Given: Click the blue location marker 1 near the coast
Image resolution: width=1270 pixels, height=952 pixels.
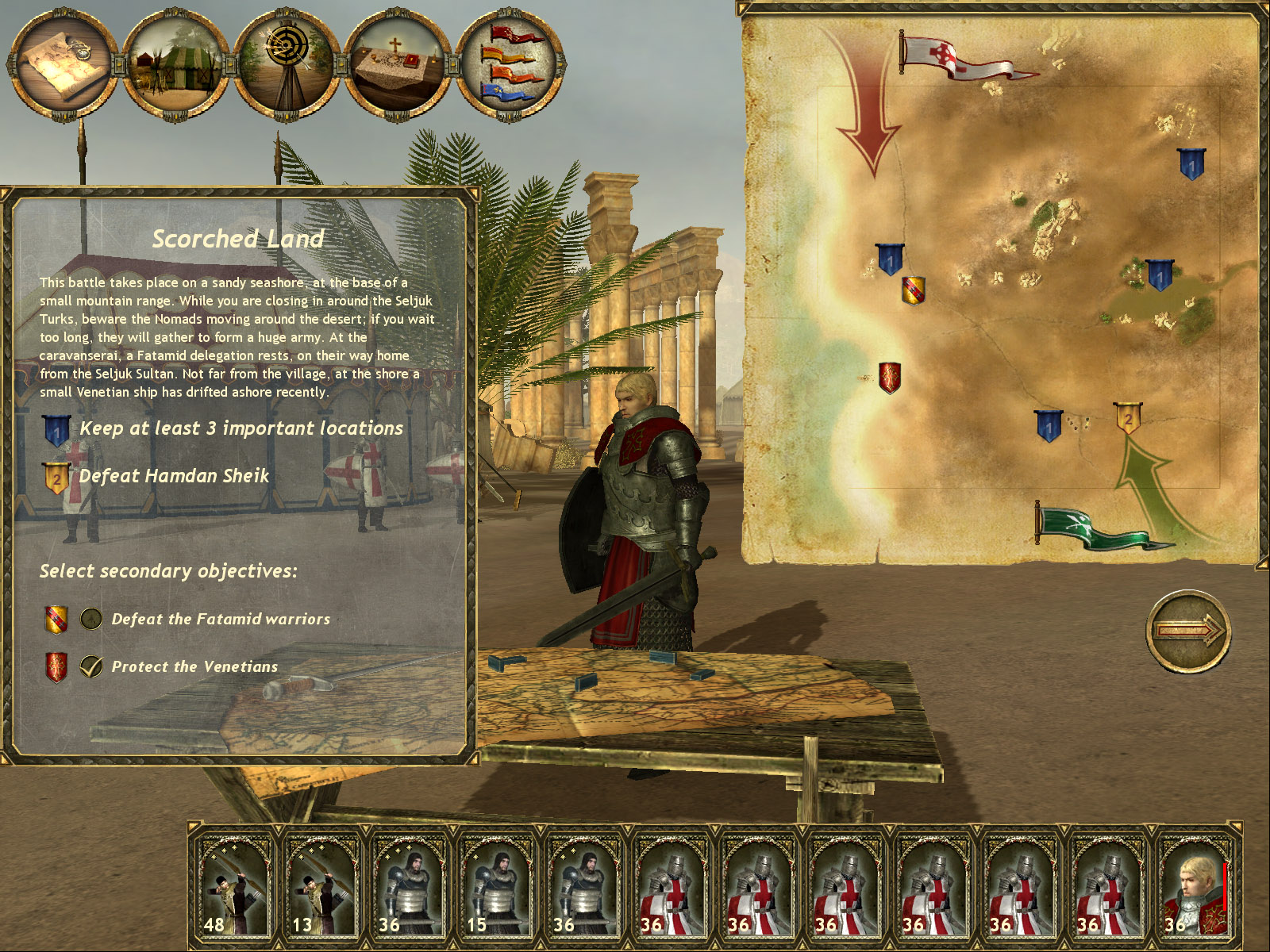Looking at the screenshot, I should pyautogui.click(x=891, y=259).
